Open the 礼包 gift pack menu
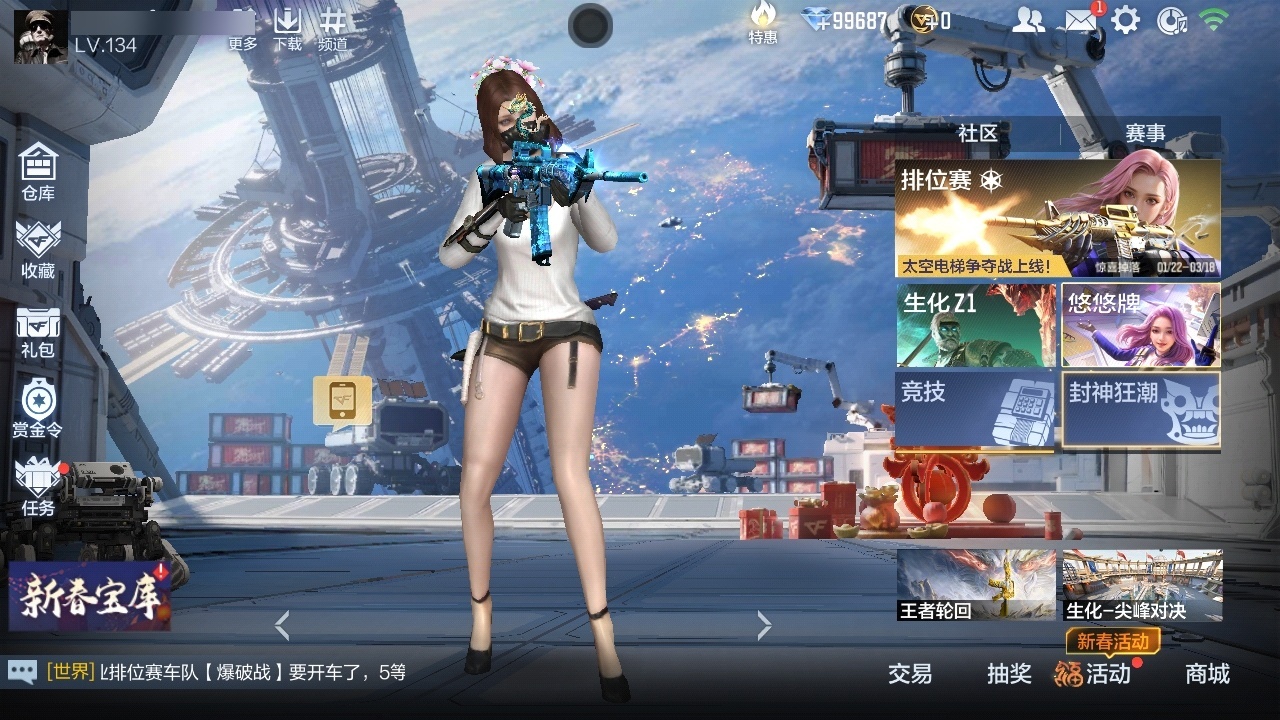This screenshot has height=720, width=1280. [x=38, y=330]
